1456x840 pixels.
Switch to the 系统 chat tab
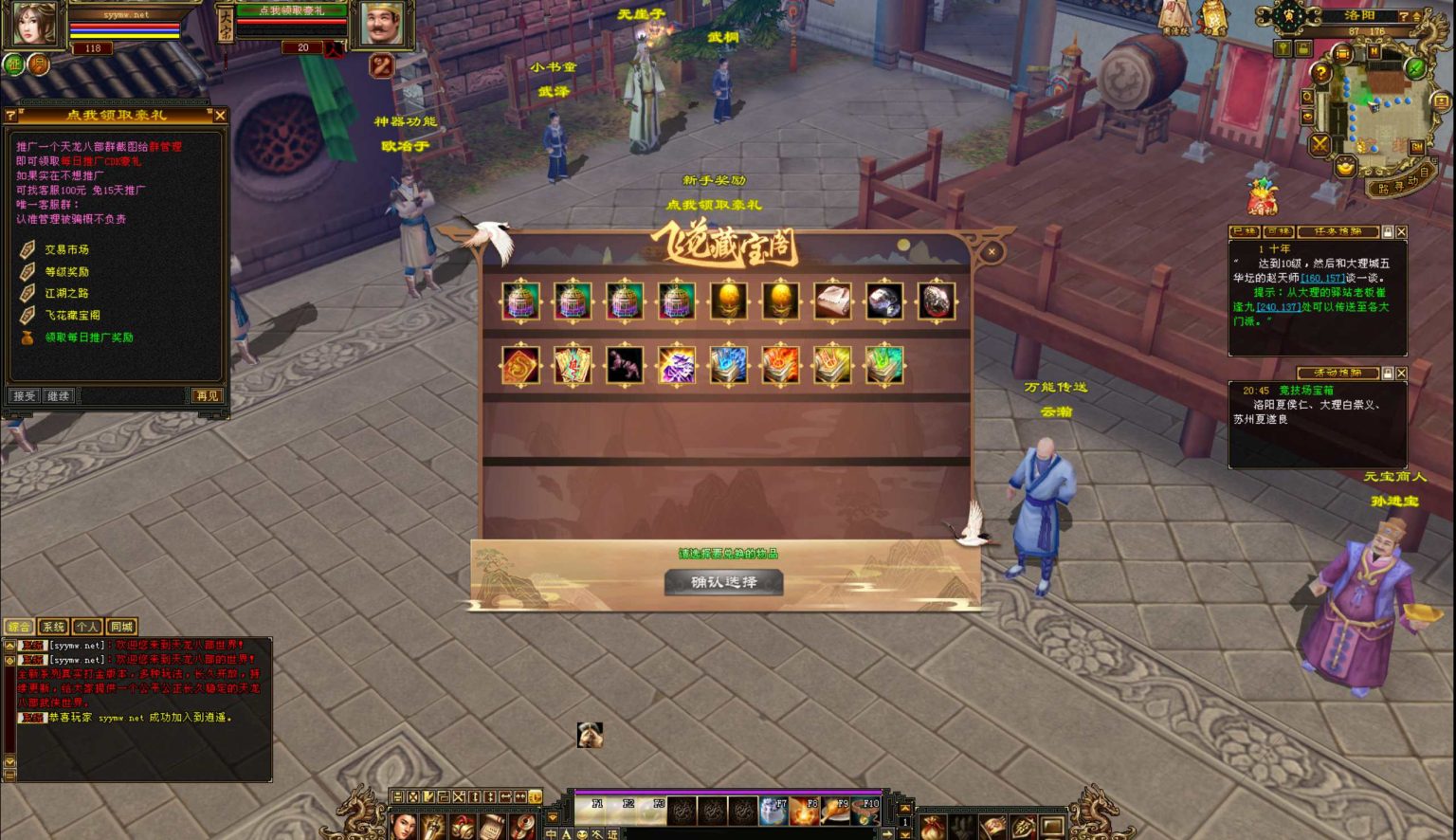[x=53, y=627]
